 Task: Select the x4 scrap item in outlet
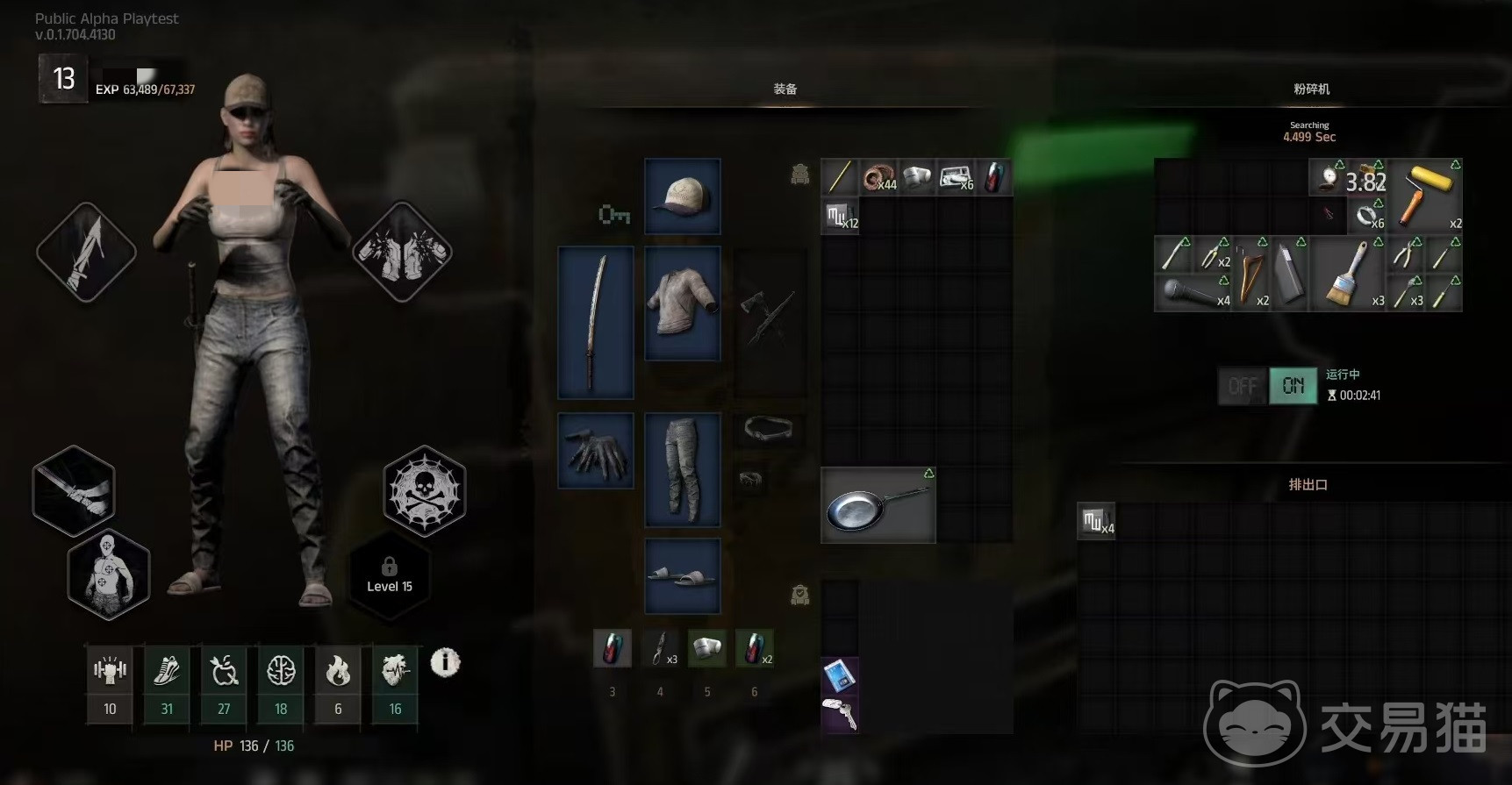click(1096, 522)
